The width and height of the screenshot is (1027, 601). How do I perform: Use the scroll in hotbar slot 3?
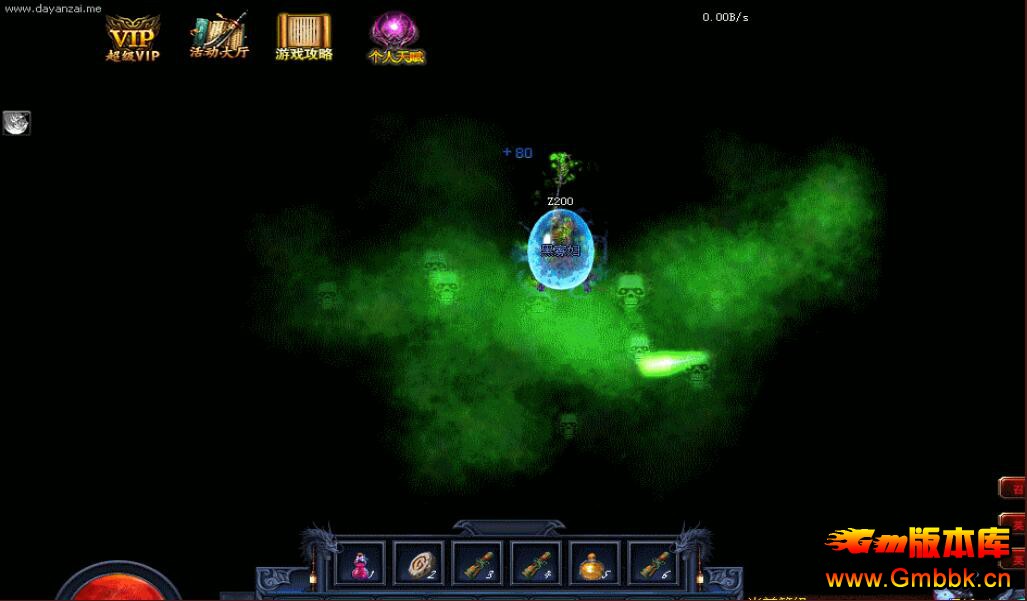[477, 565]
